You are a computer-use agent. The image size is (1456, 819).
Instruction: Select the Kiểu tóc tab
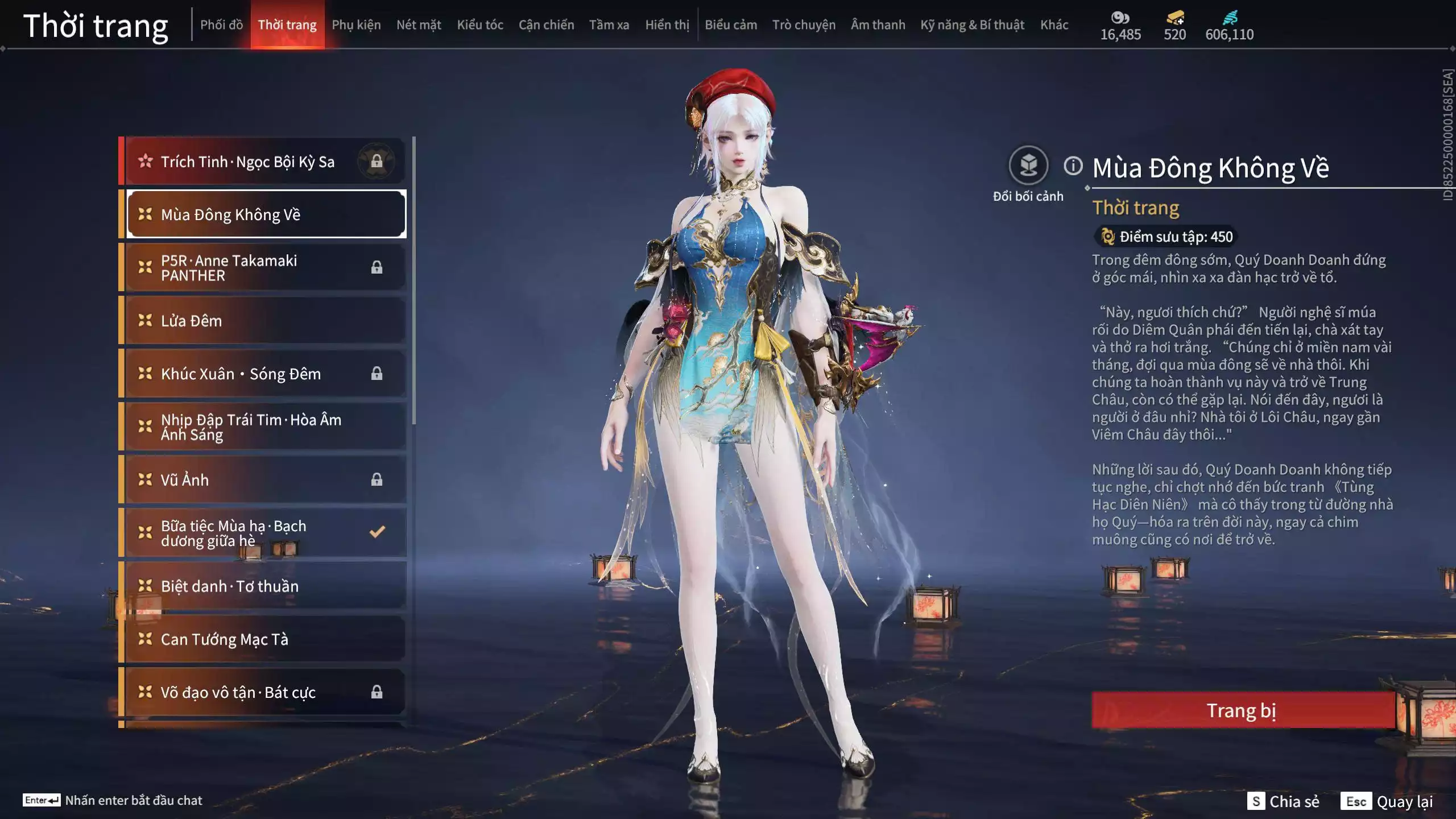point(480,25)
